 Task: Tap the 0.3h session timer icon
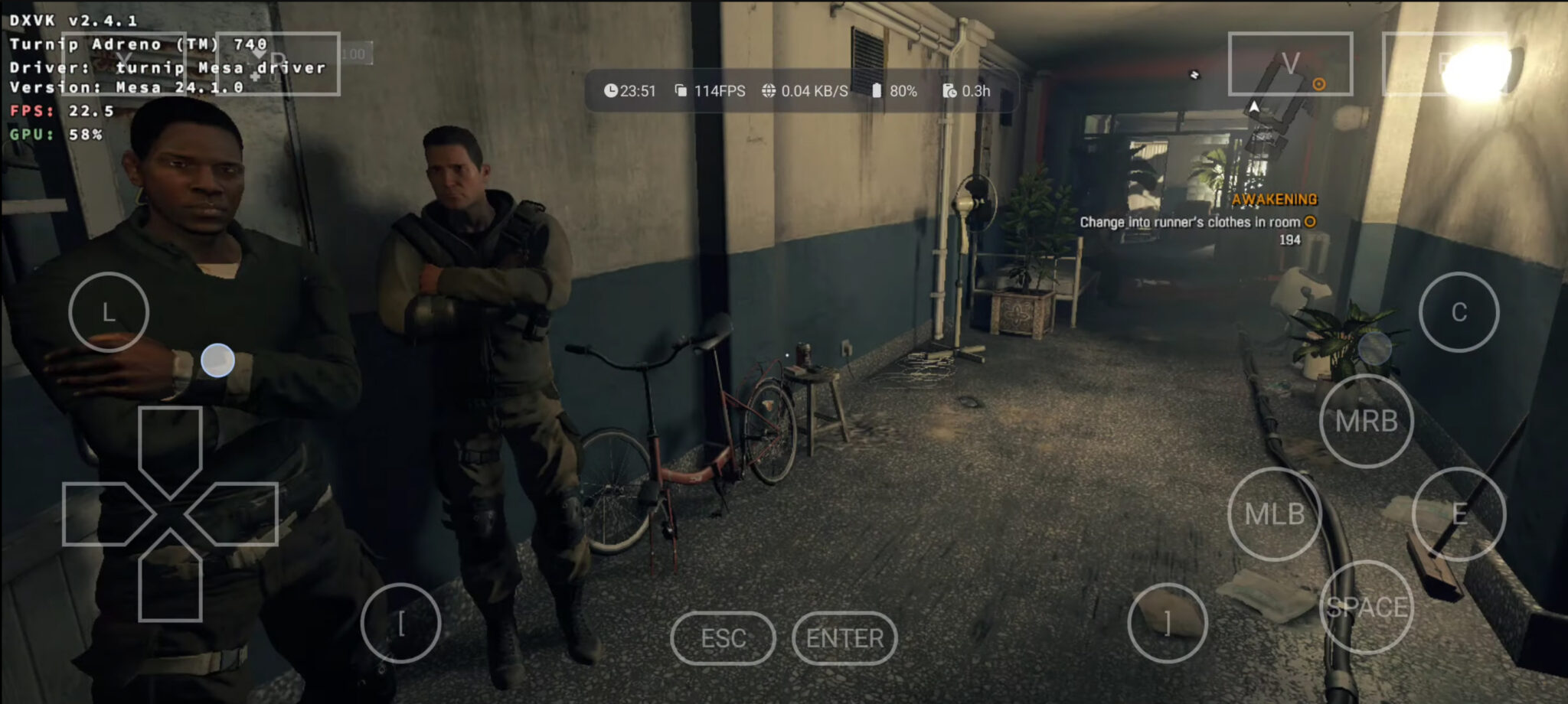tap(949, 90)
